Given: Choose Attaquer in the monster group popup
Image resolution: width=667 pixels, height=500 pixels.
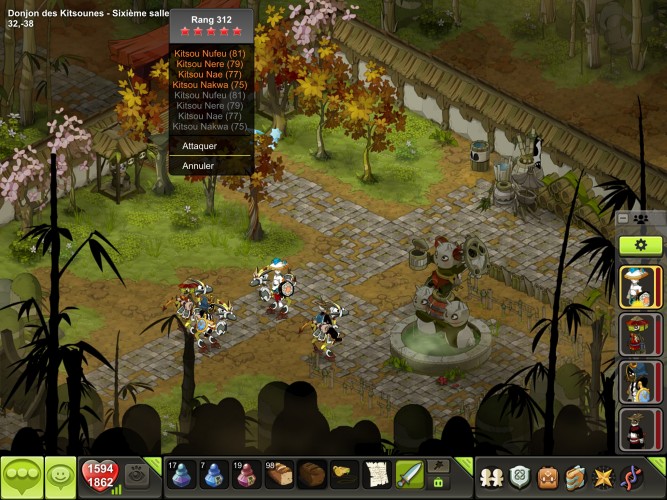Looking at the screenshot, I should tap(201, 146).
